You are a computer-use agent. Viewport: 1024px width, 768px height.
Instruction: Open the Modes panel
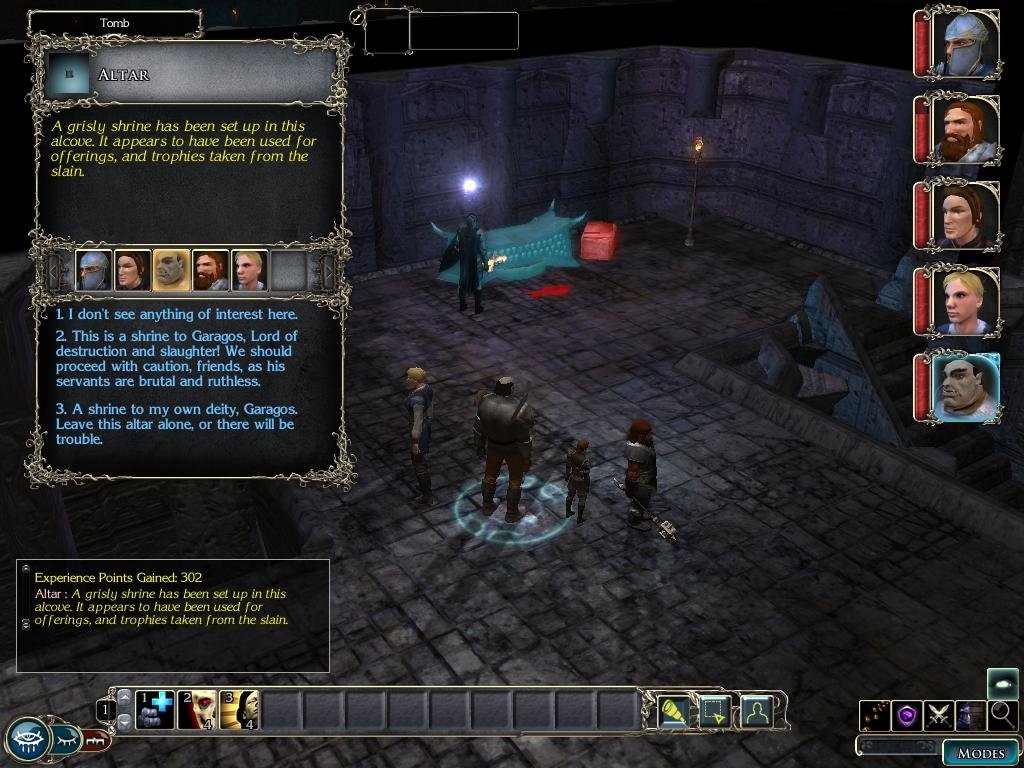pos(979,752)
